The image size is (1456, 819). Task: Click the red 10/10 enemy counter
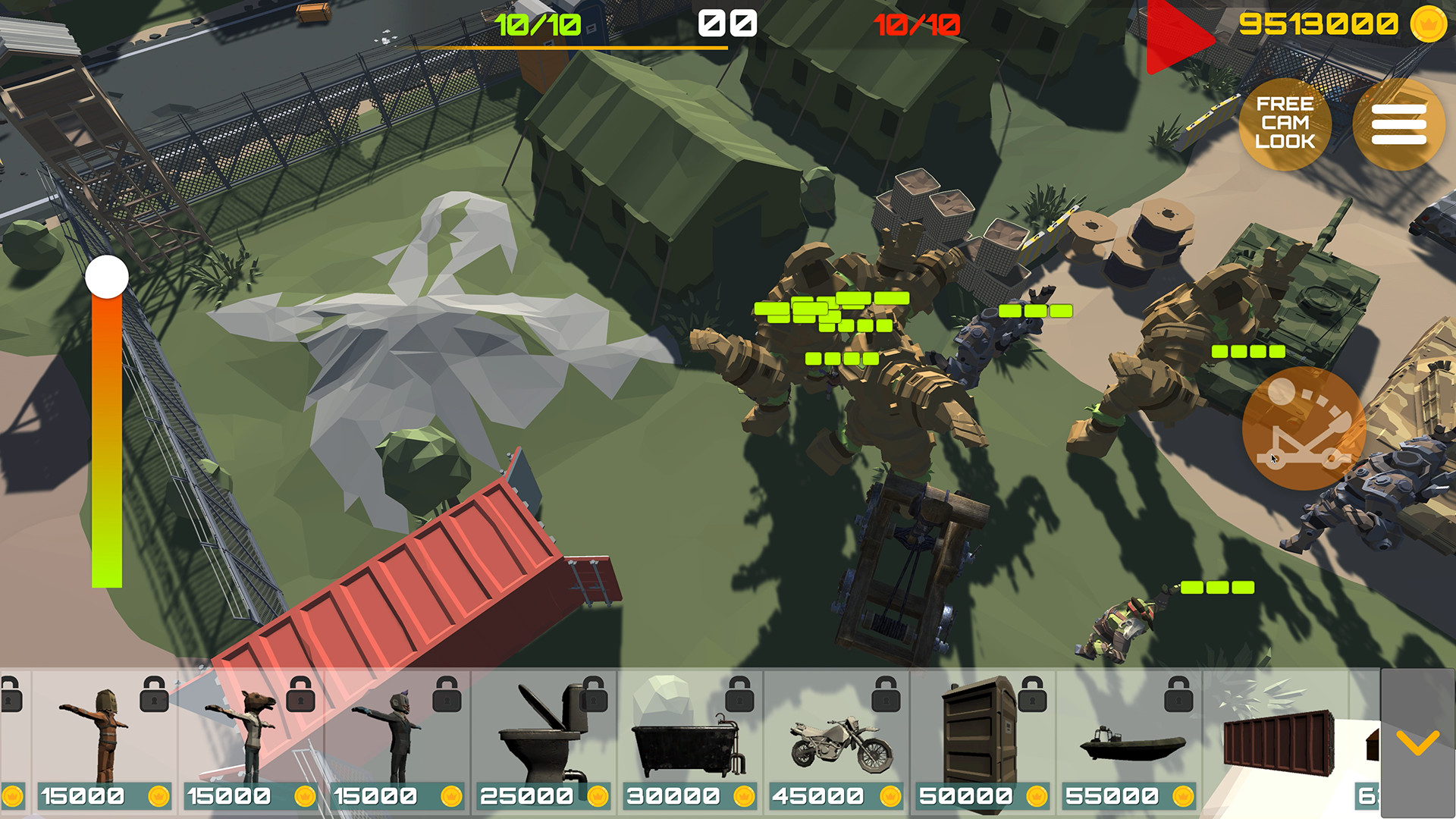[x=918, y=24]
